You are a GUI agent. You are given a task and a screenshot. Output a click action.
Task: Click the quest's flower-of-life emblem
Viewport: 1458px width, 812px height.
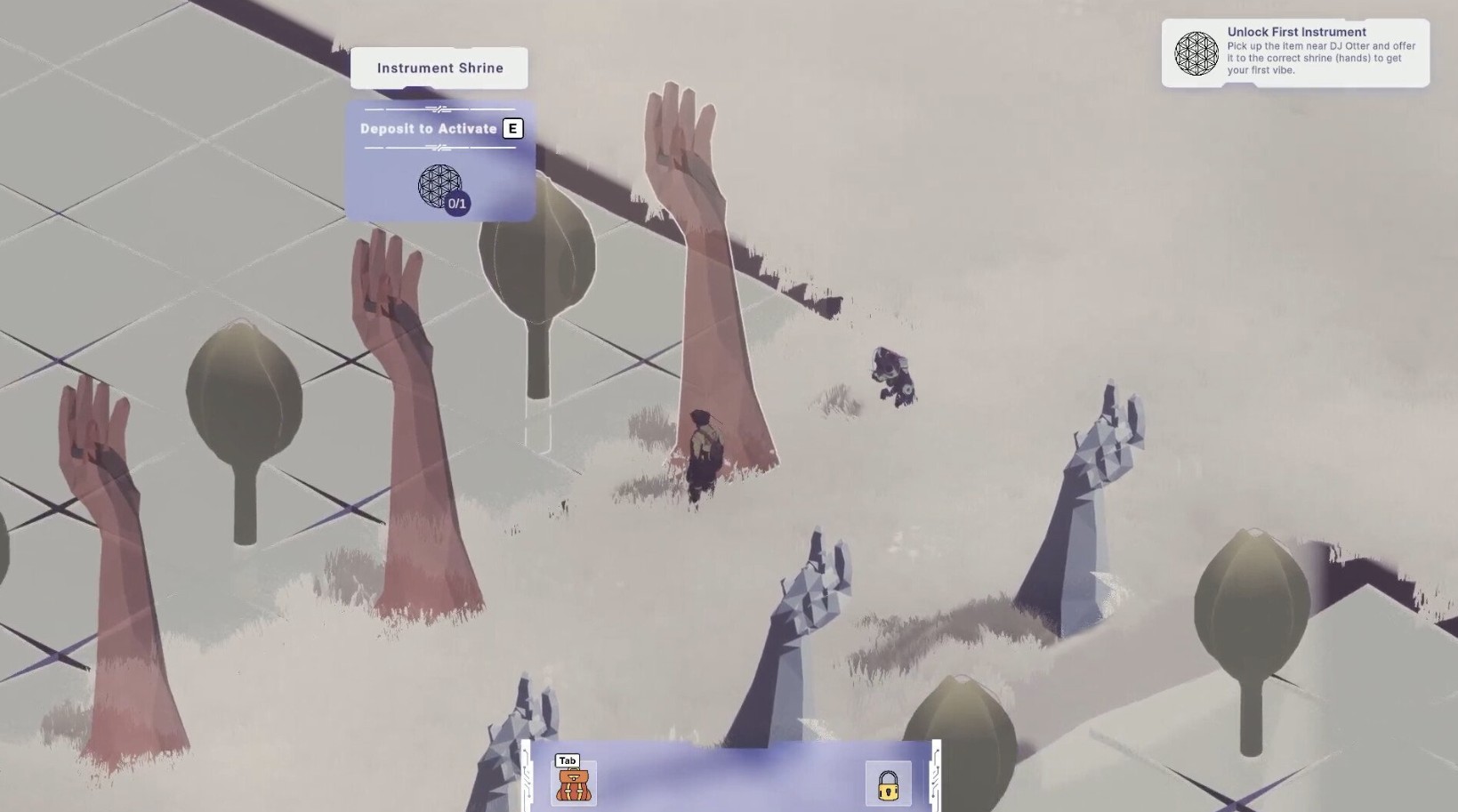point(1196,52)
